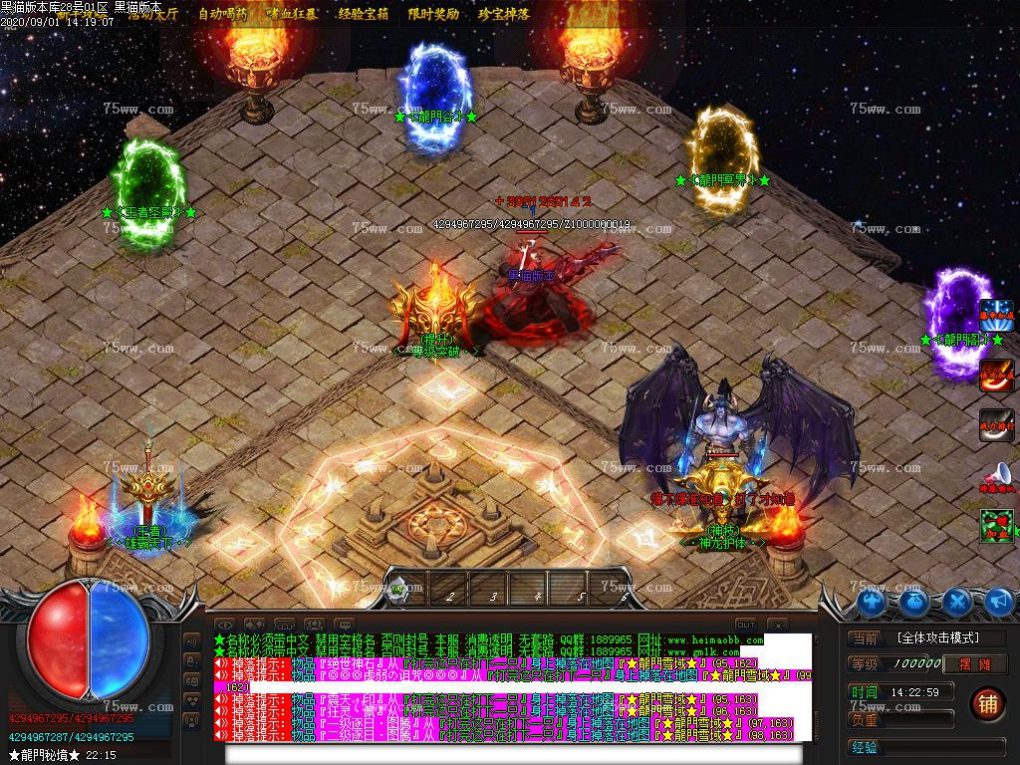Click the red megaphone icon on the right side
Viewport: 1020px width, 765px height.
pos(996,476)
